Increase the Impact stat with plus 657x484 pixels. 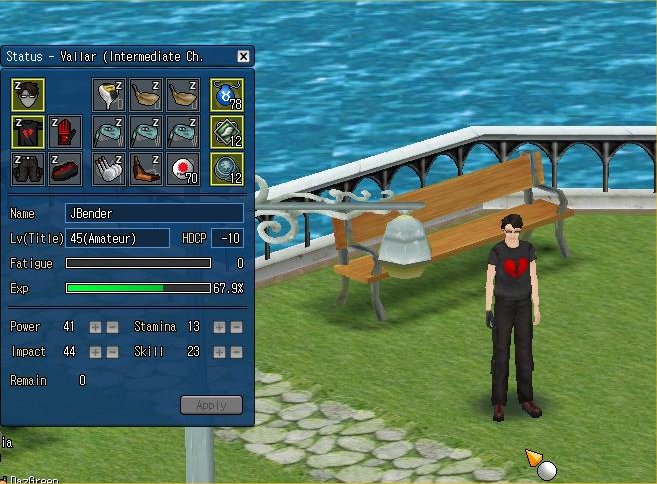point(96,352)
